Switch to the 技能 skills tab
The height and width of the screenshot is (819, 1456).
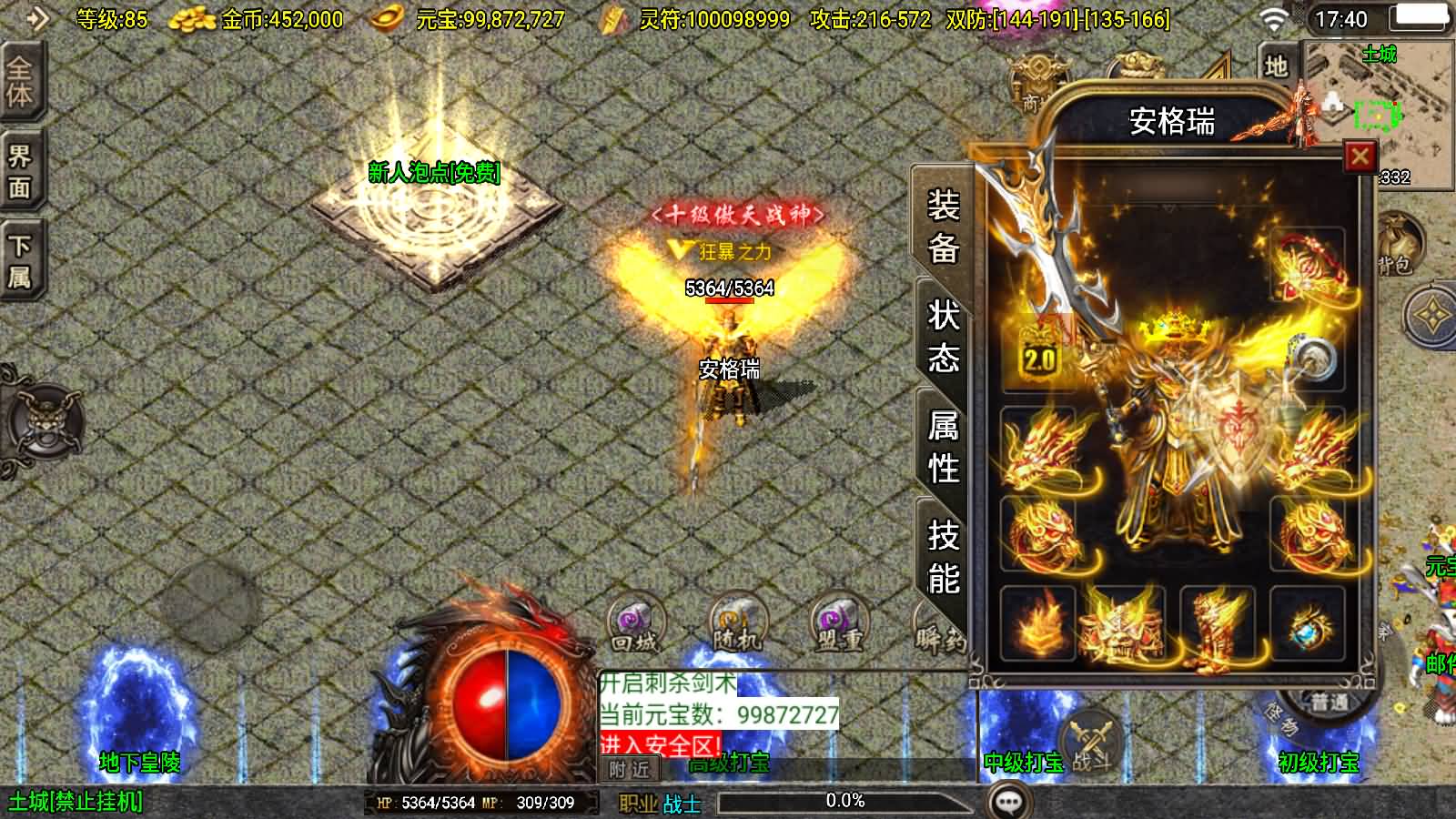pyautogui.click(x=943, y=557)
